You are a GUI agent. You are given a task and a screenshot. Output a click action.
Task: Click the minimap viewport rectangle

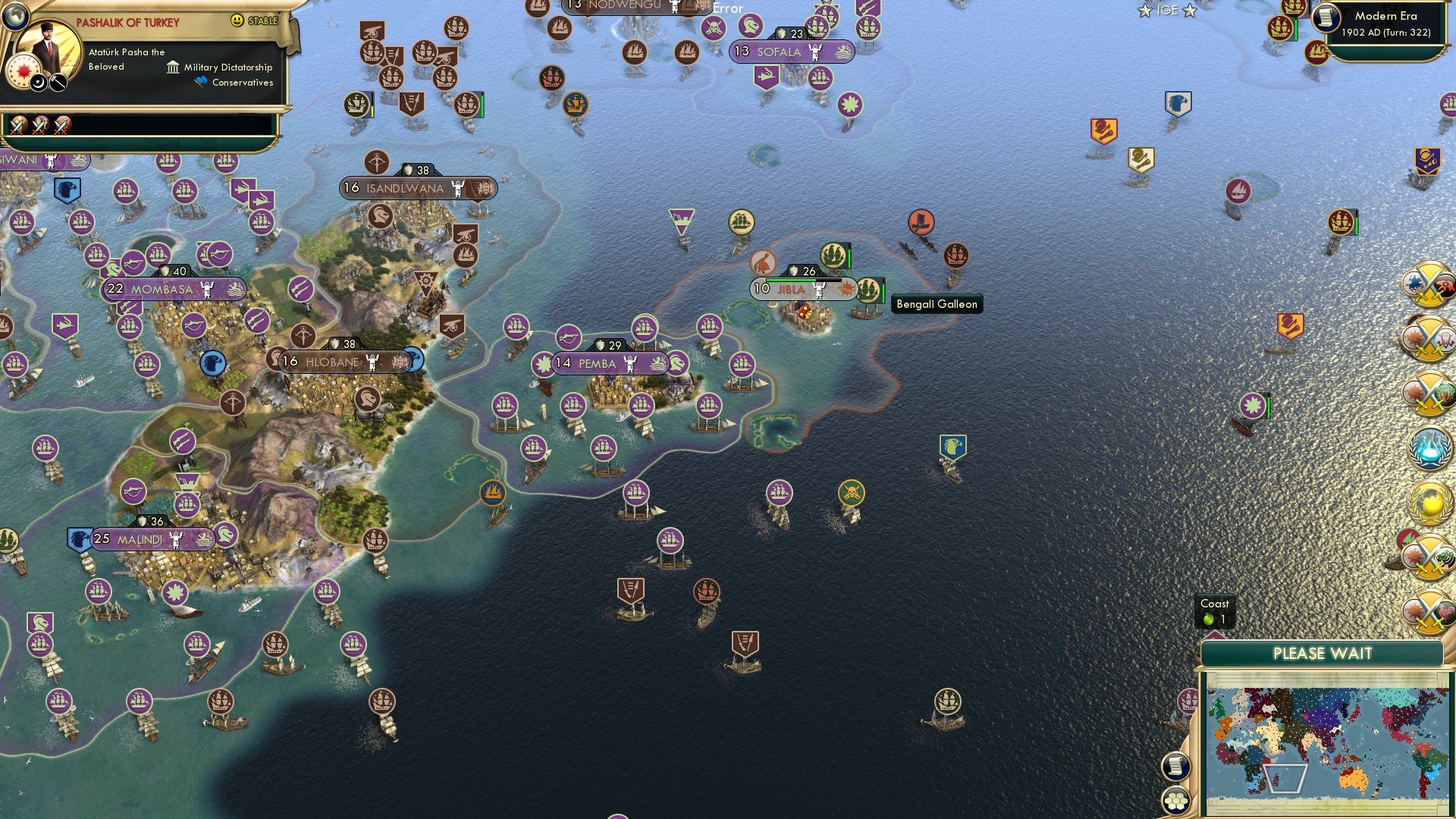point(1285,779)
